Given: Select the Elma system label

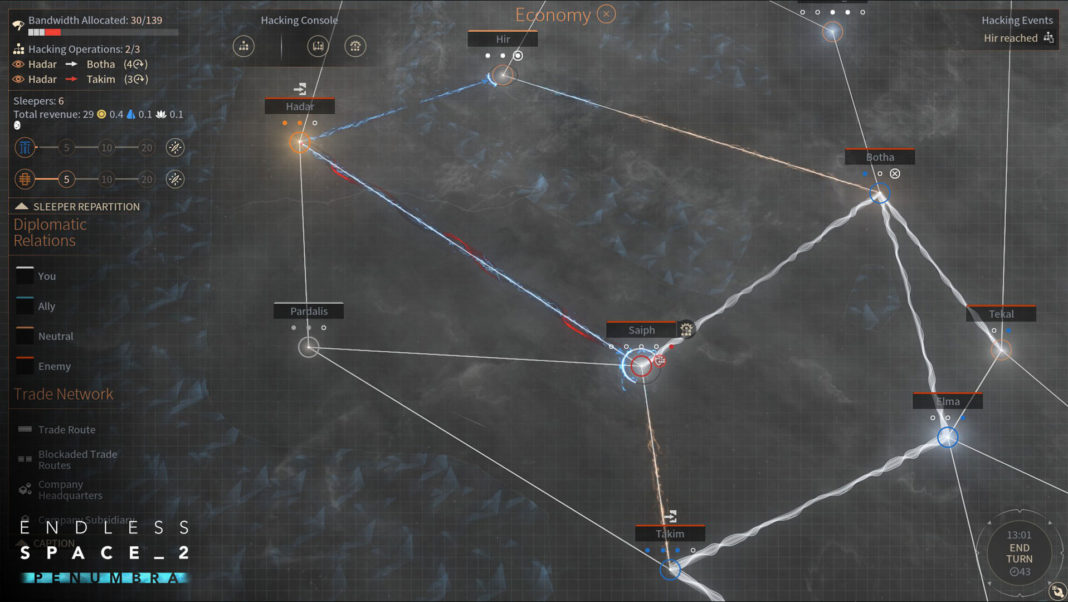Looking at the screenshot, I should pyautogui.click(x=947, y=402).
